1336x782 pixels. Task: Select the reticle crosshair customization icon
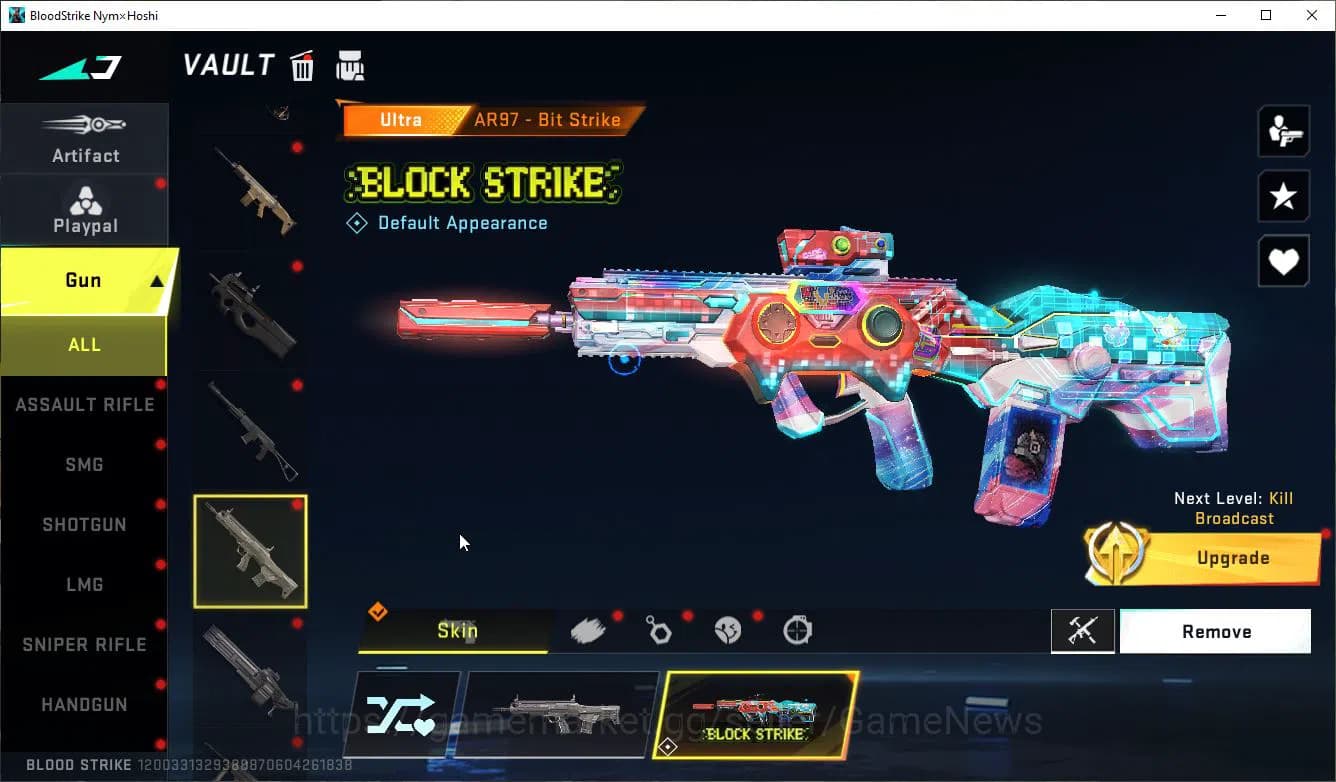pos(796,629)
